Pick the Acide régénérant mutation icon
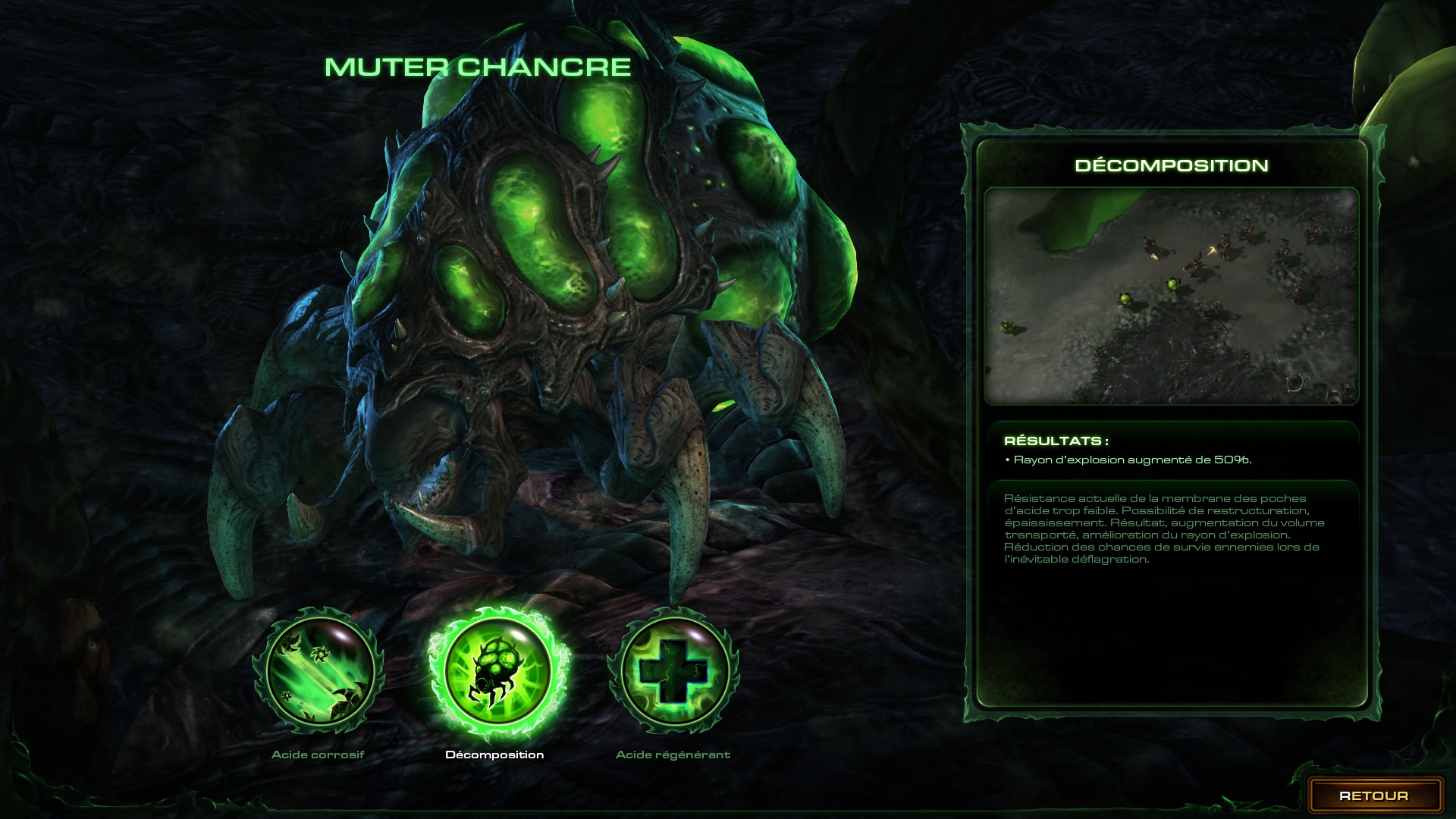This screenshot has width=1456, height=819. click(x=673, y=670)
